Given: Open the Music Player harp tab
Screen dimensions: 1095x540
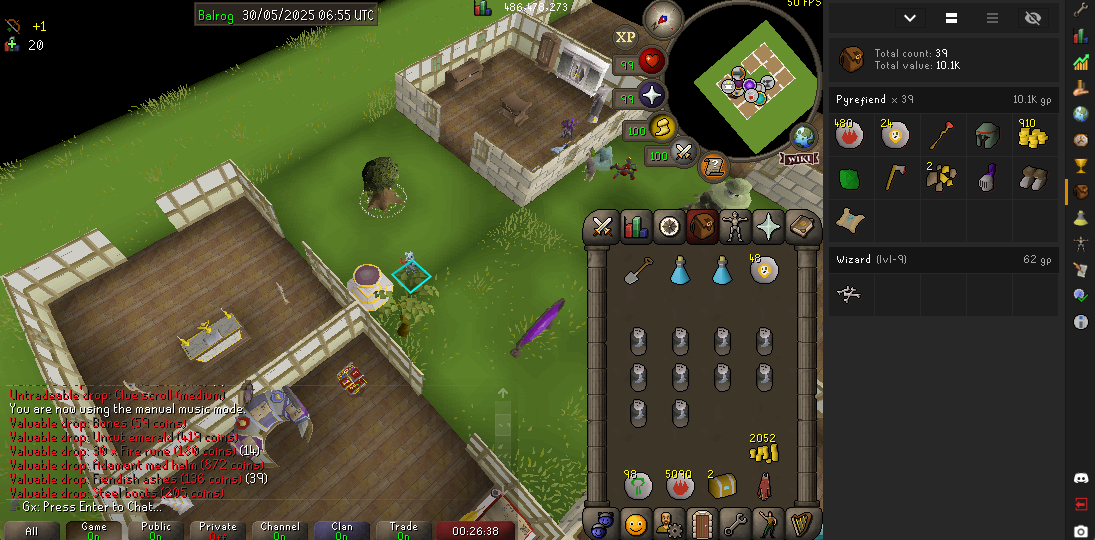Looking at the screenshot, I should [801, 523].
